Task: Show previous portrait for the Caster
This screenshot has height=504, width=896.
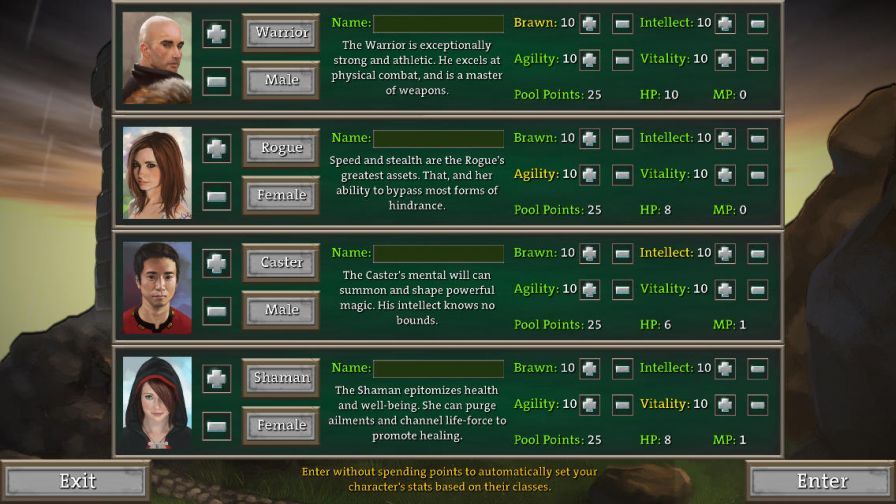Action: [217, 310]
